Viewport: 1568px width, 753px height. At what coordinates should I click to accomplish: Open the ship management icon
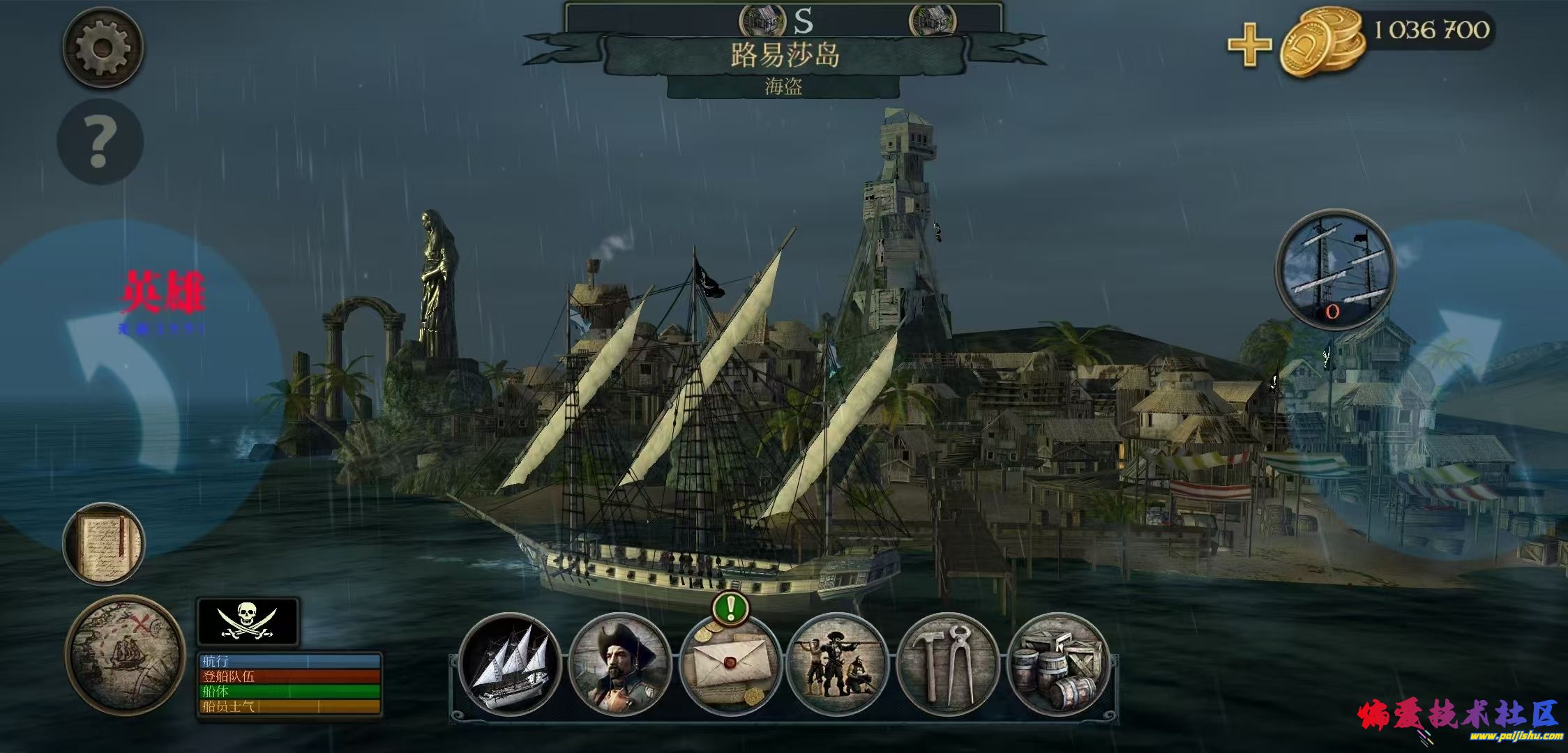(511, 664)
